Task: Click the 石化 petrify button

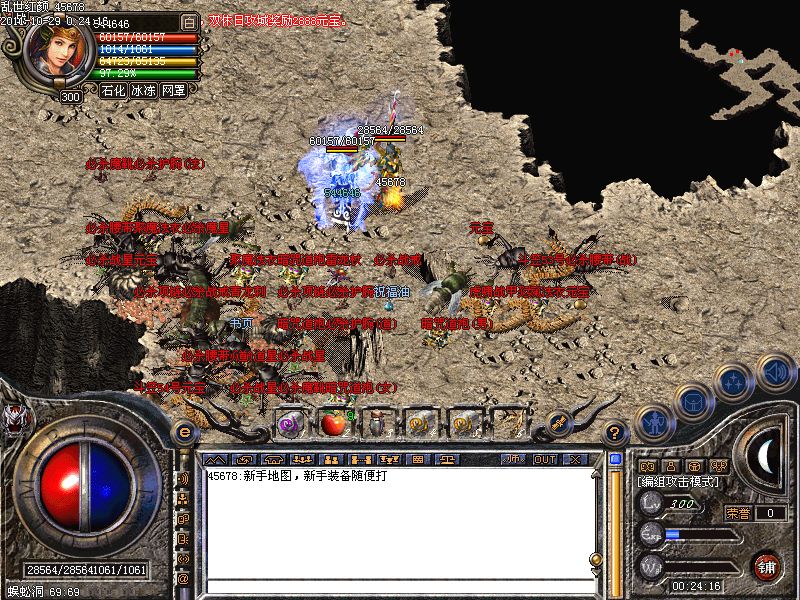Action: (114, 90)
